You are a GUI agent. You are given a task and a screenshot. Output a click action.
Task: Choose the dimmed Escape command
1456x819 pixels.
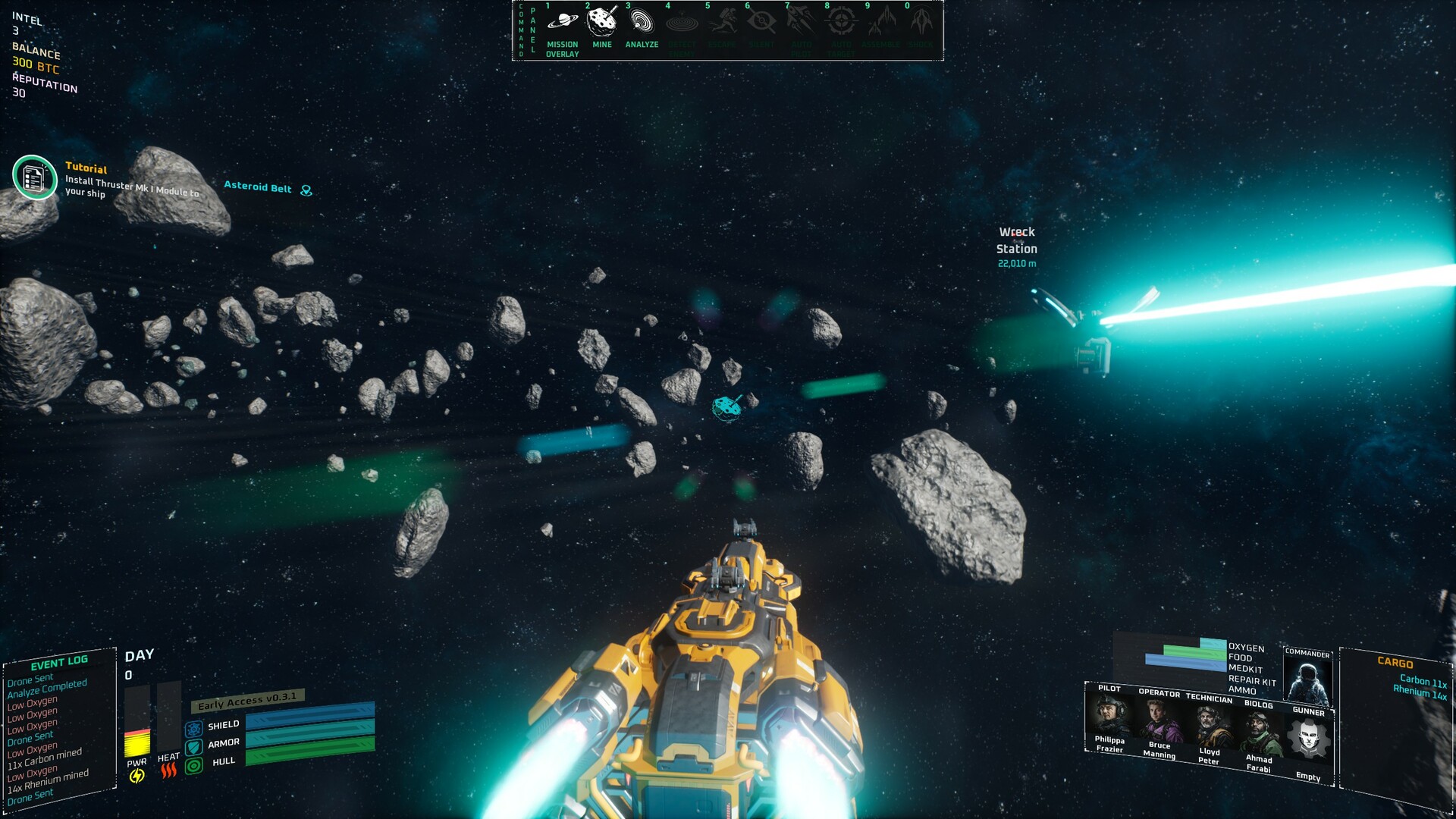[721, 24]
